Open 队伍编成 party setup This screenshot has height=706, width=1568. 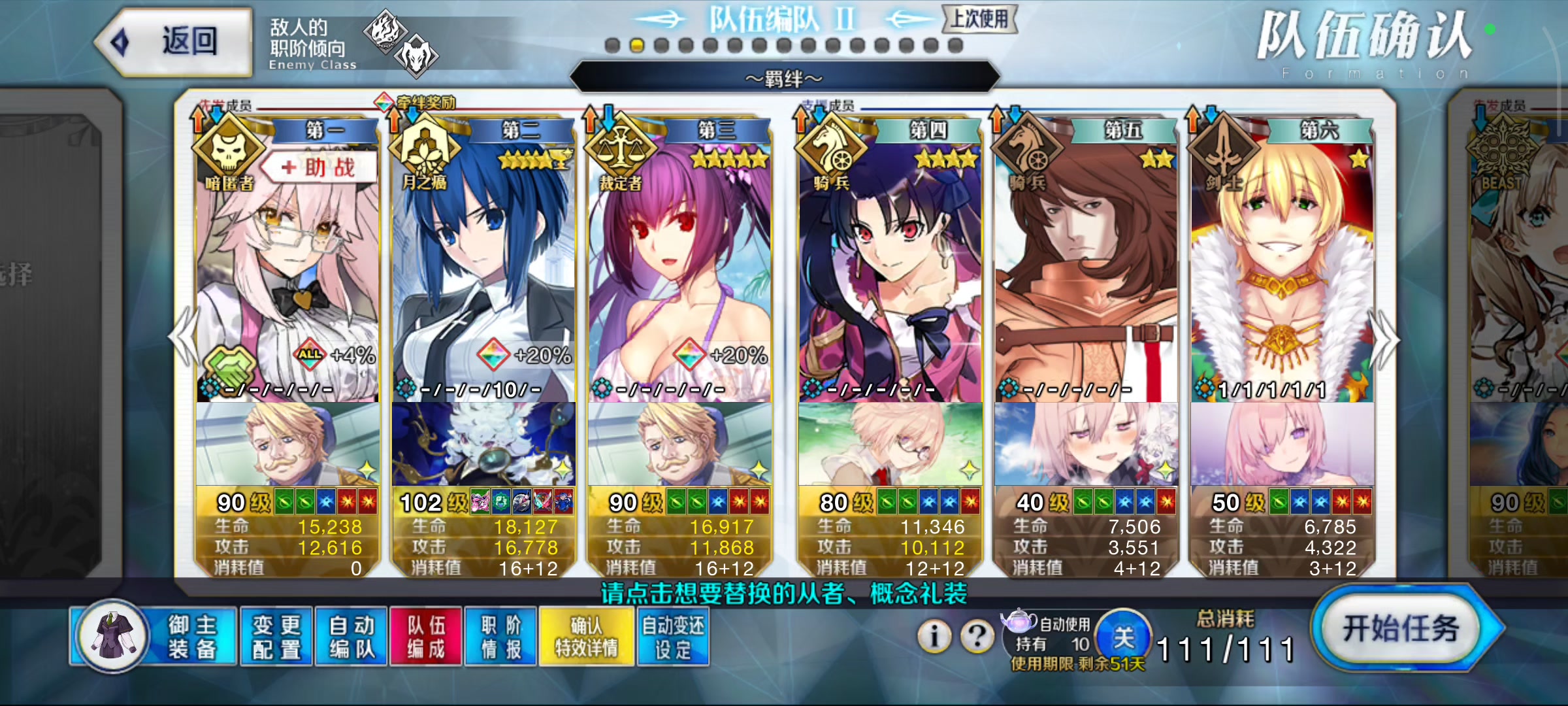pos(426,637)
